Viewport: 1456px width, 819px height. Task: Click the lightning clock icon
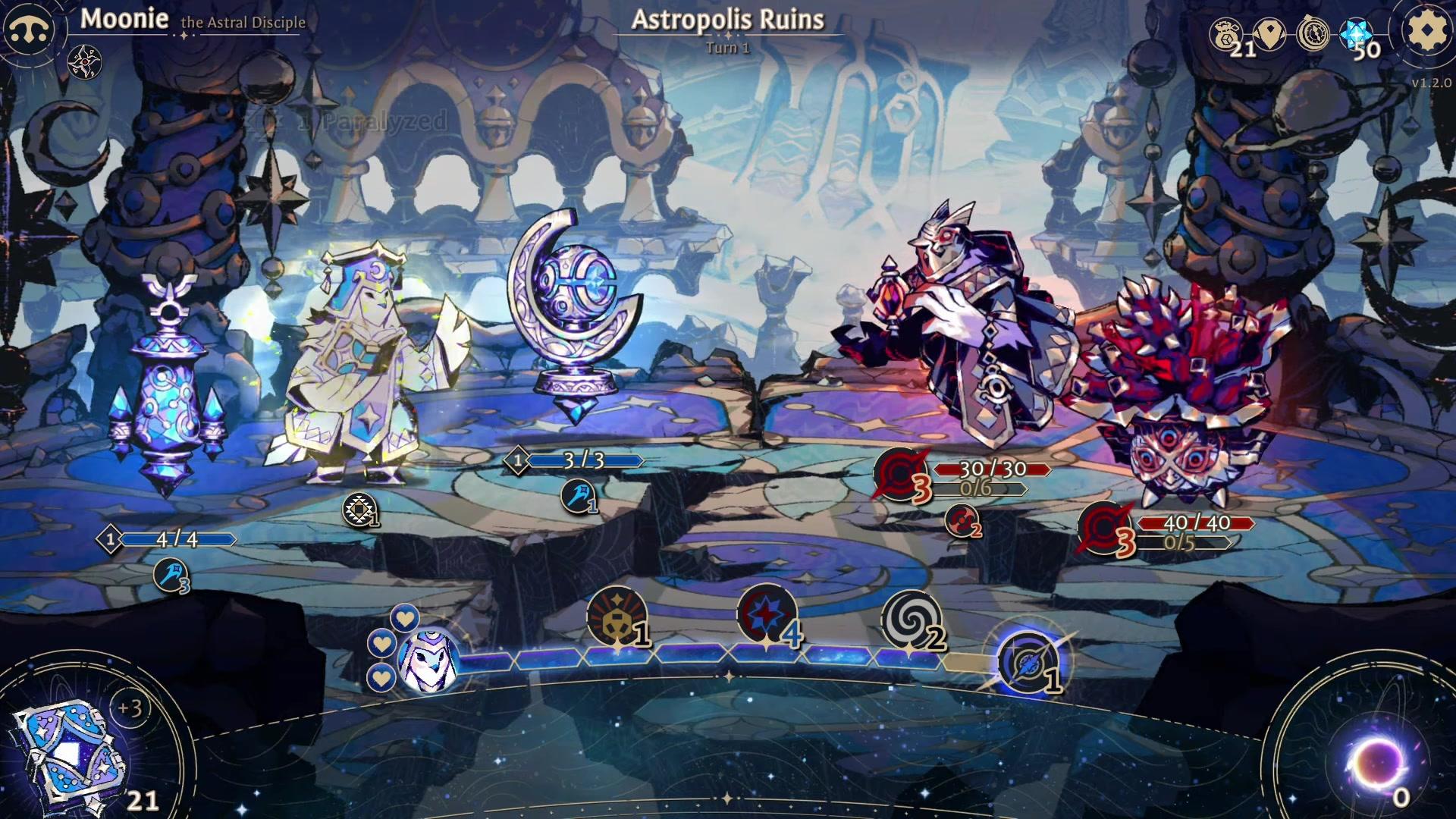point(1313,33)
